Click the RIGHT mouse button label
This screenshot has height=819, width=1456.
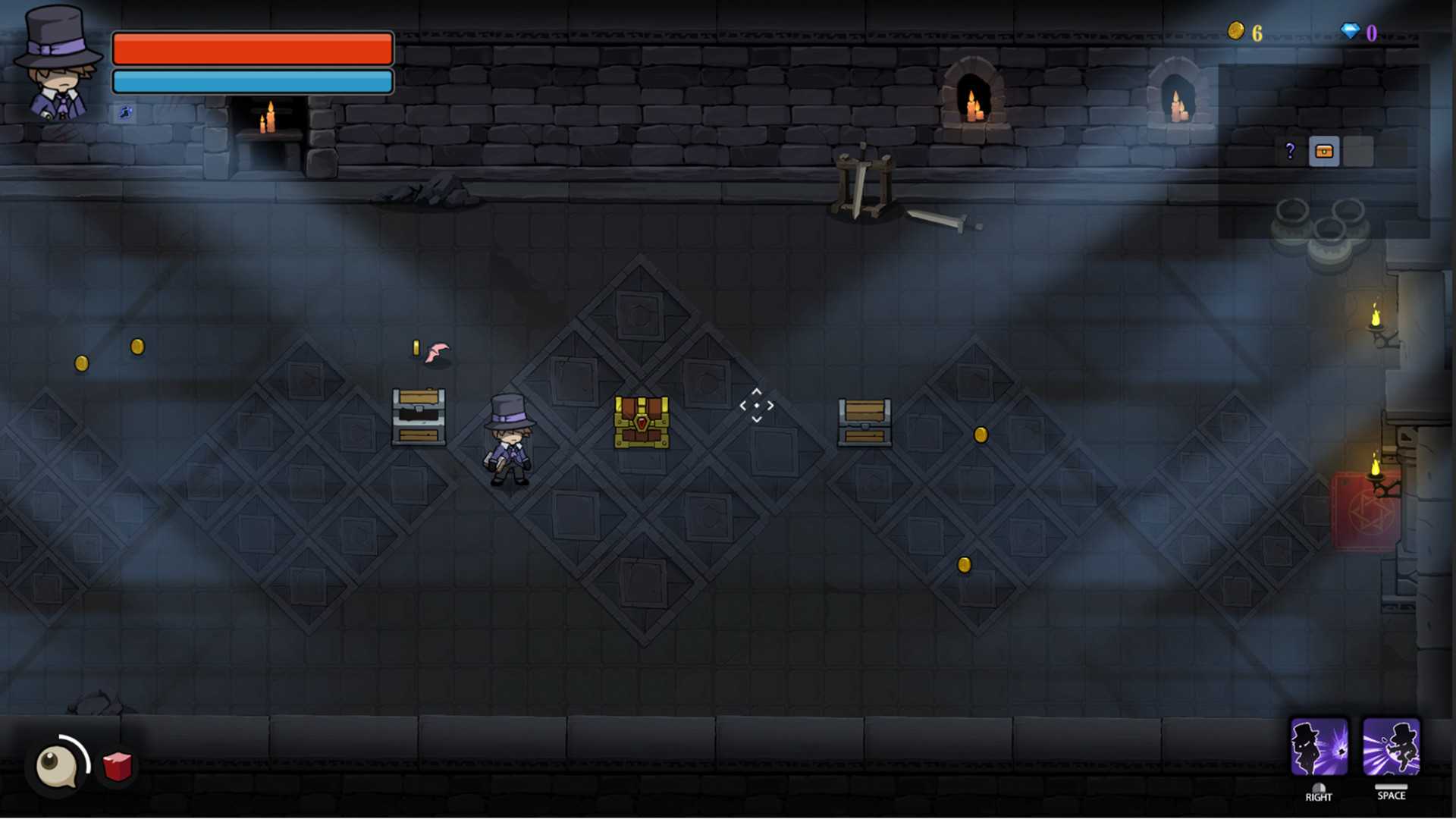point(1319,797)
